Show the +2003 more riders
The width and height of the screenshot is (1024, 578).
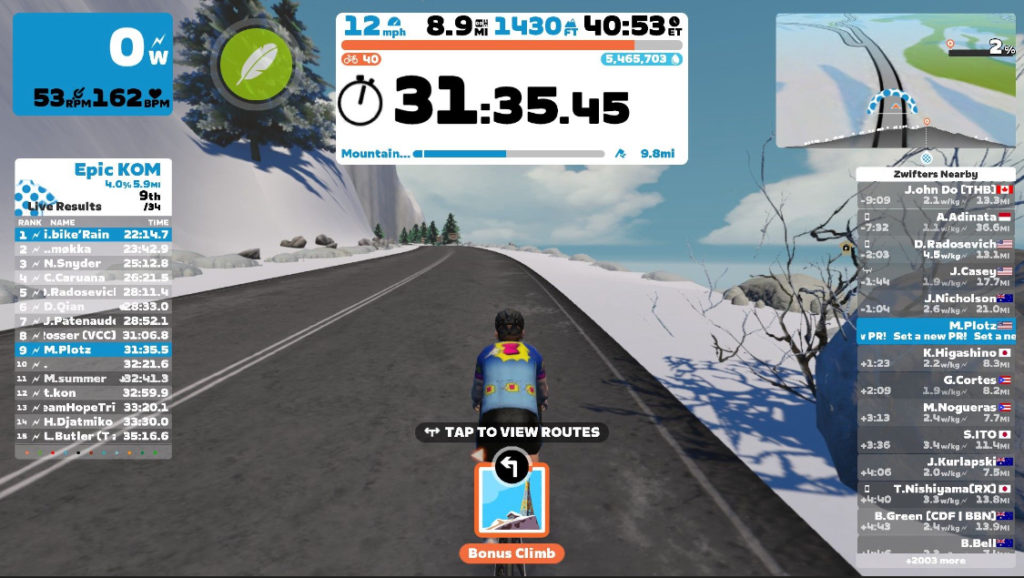coord(935,562)
